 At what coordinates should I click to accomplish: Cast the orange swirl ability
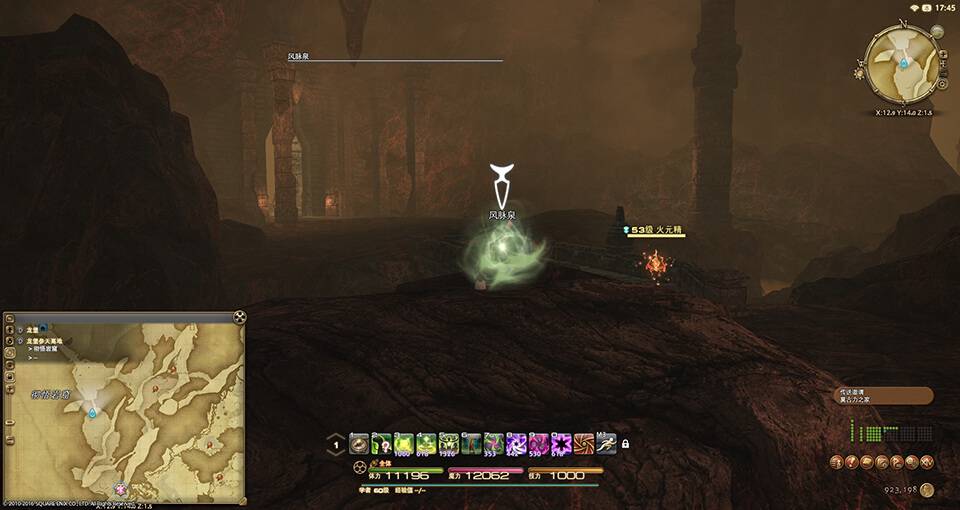(584, 444)
